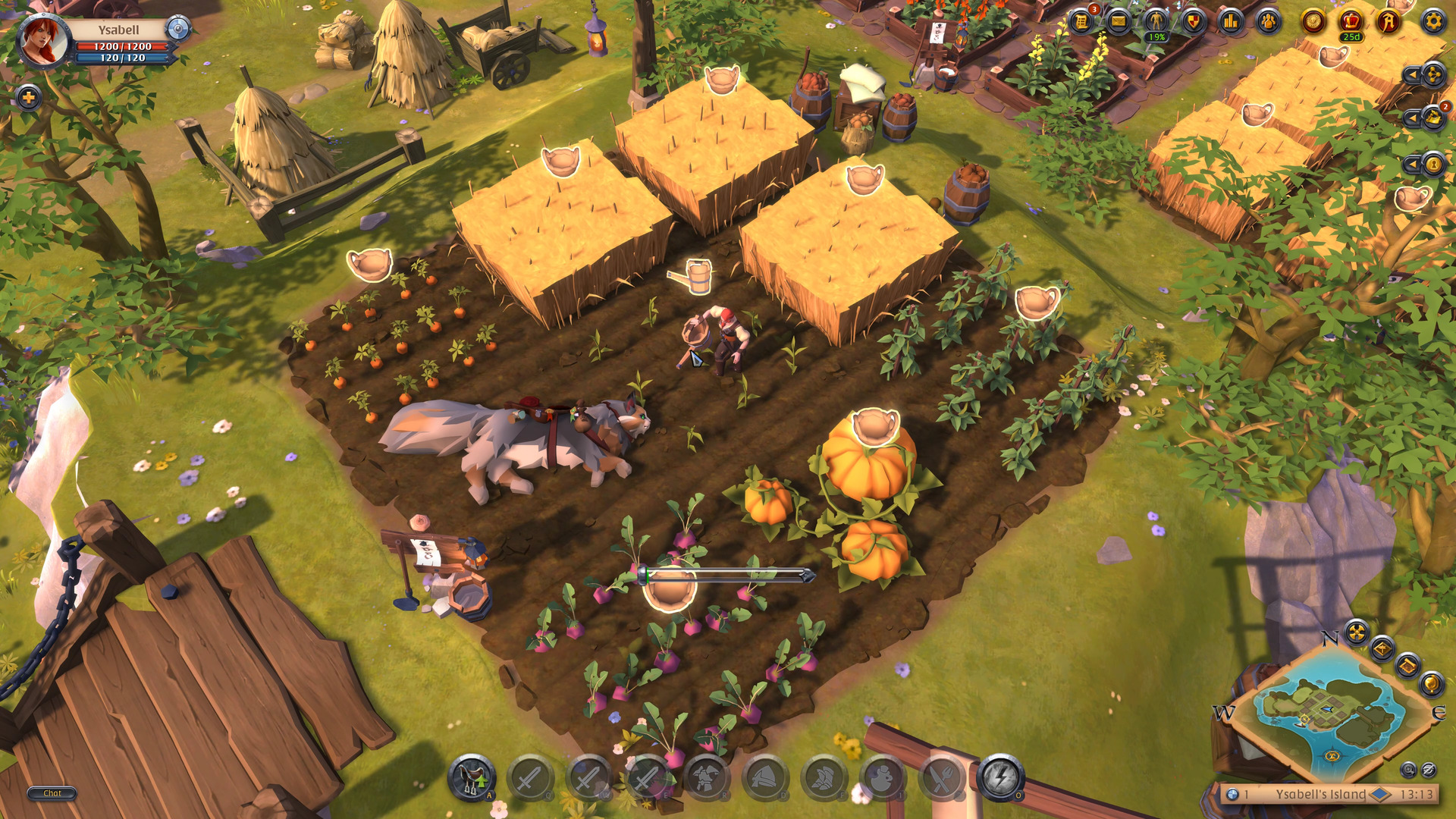
Task: Expand the key lock side panel
Action: (1412, 163)
